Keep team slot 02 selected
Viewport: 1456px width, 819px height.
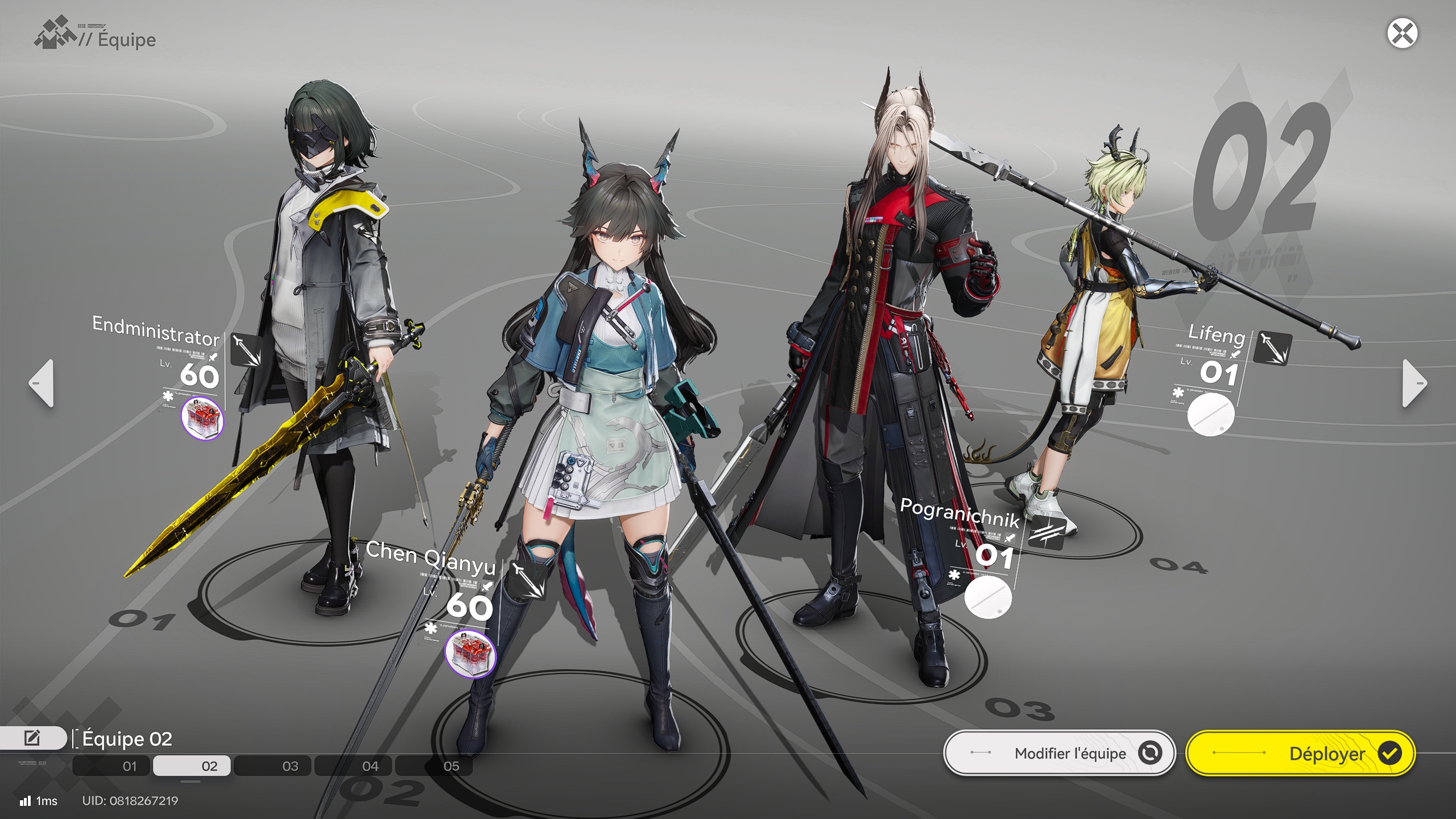209,766
